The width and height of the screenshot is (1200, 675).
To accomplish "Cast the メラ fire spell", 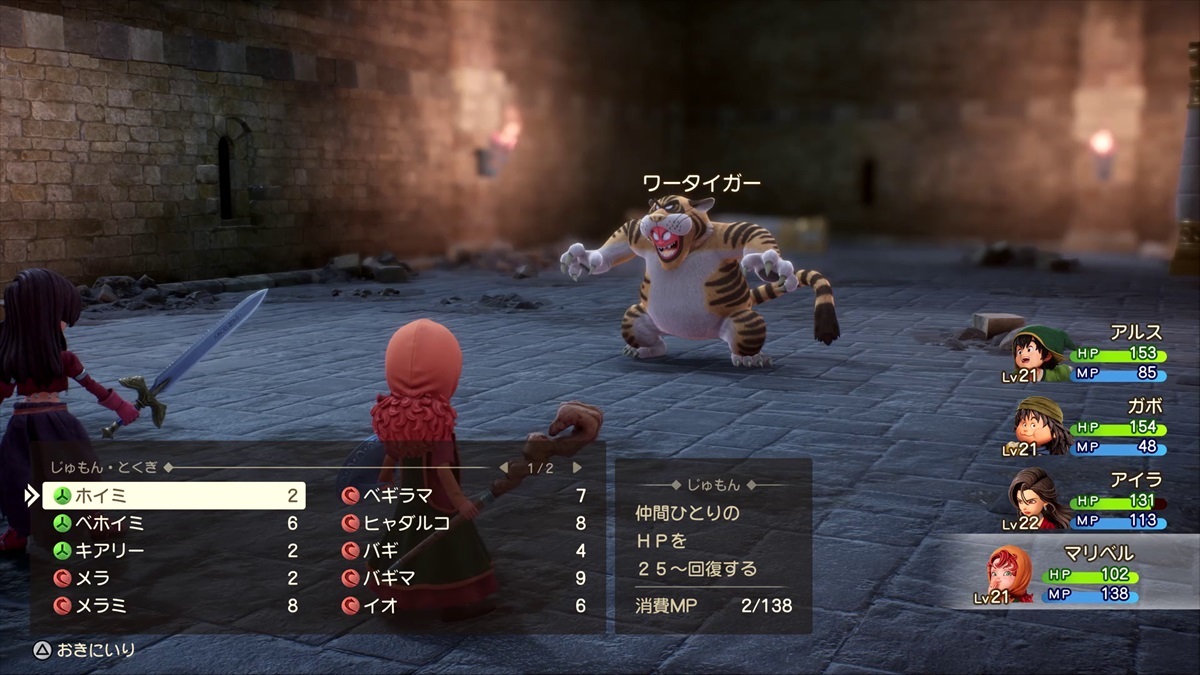I will pyautogui.click(x=172, y=578).
